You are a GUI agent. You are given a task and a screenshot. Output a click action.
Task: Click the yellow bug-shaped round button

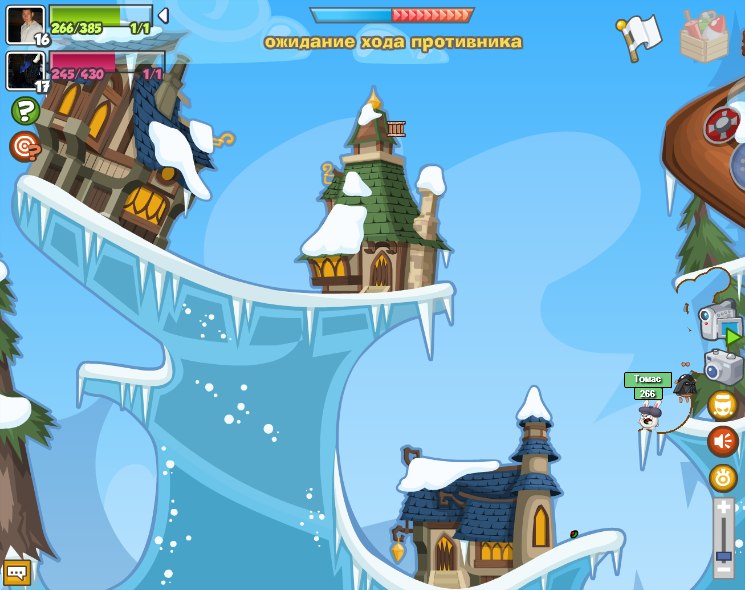click(722, 477)
